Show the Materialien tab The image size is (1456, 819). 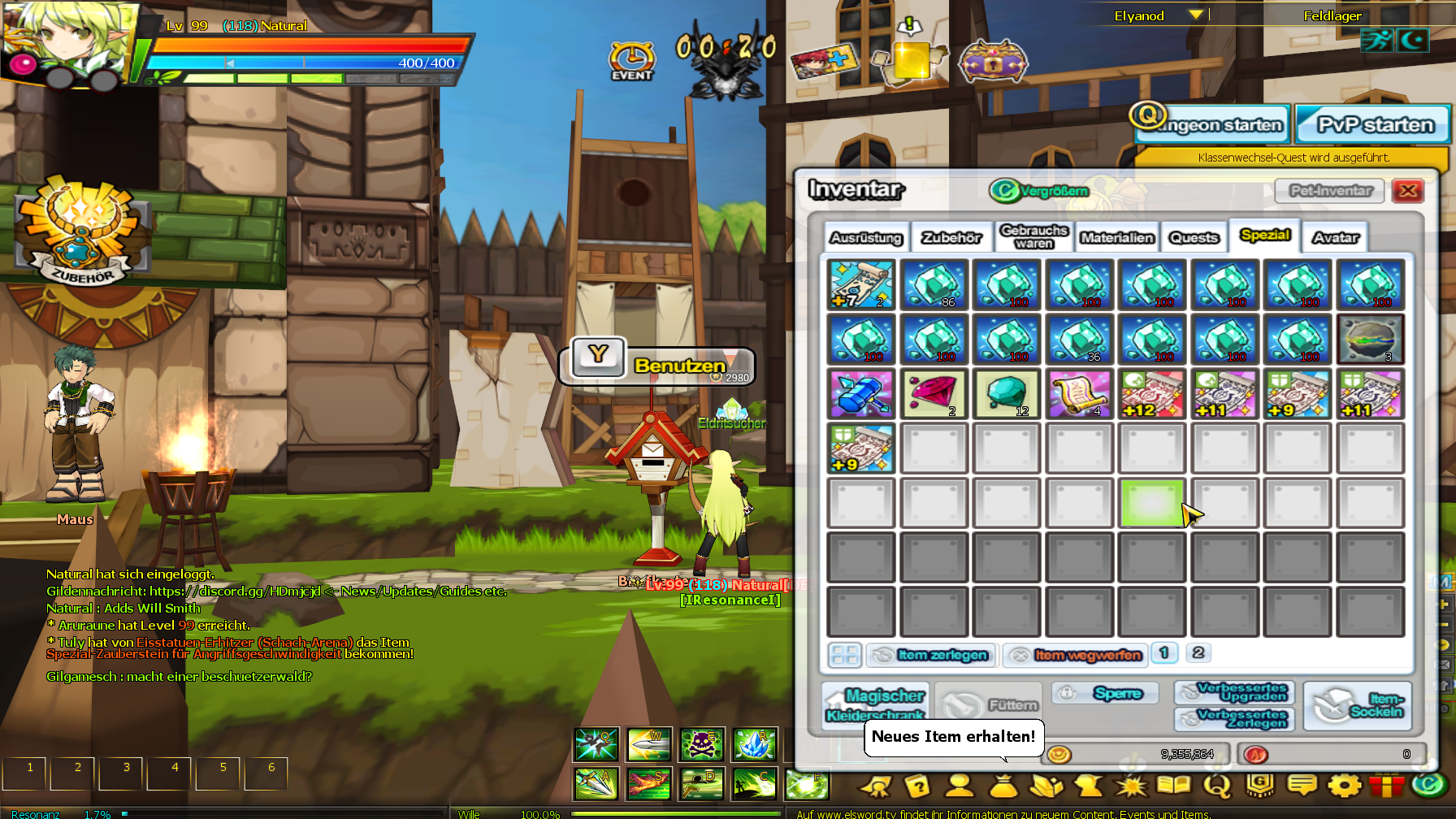(1117, 237)
